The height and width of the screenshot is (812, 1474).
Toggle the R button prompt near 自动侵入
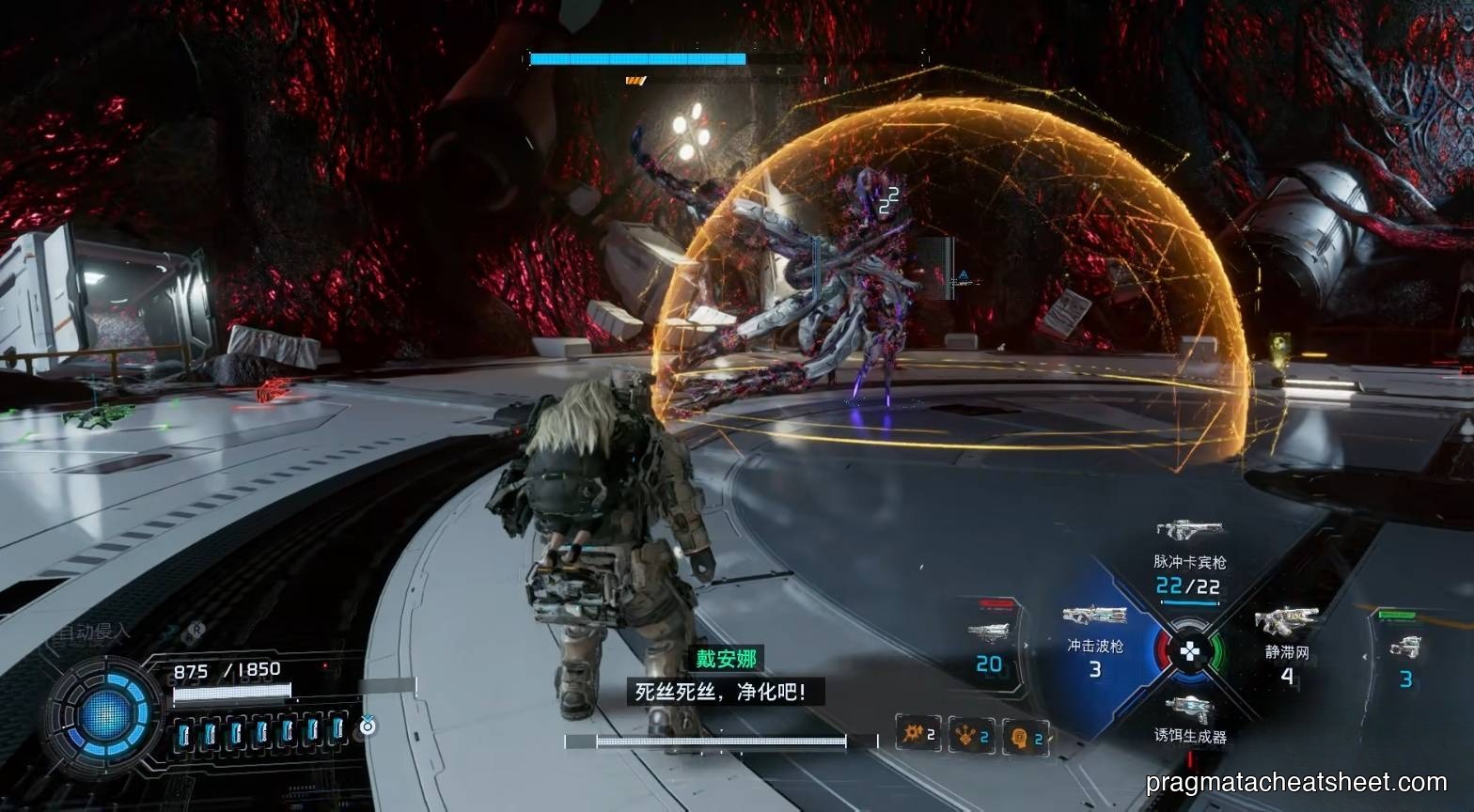196,632
